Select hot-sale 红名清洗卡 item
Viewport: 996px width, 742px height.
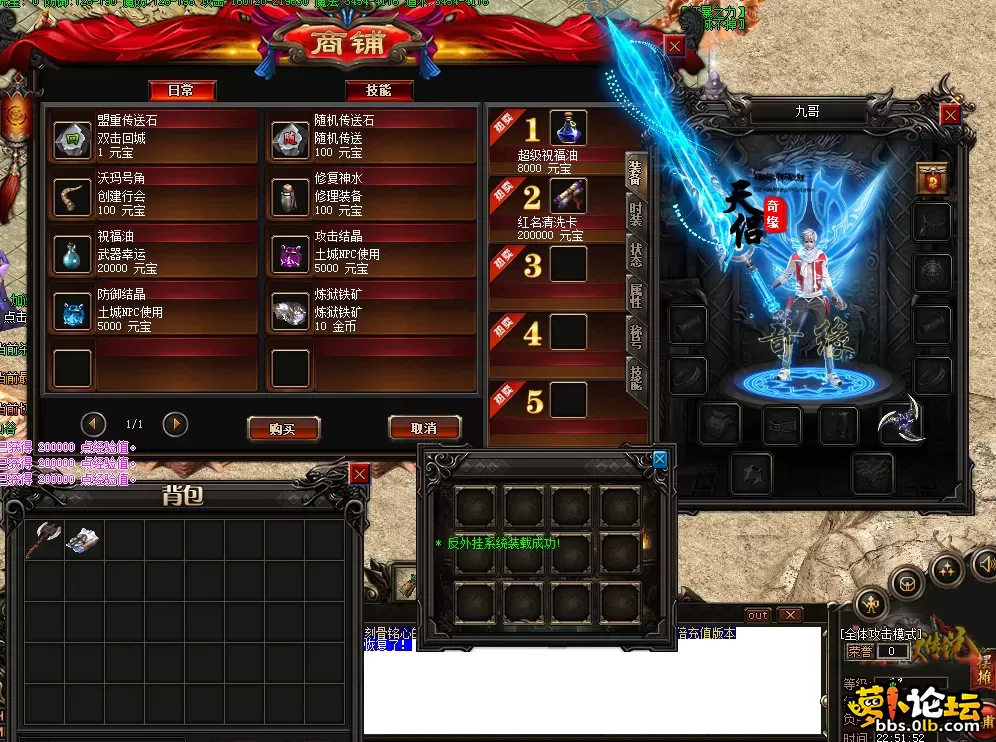[568, 196]
